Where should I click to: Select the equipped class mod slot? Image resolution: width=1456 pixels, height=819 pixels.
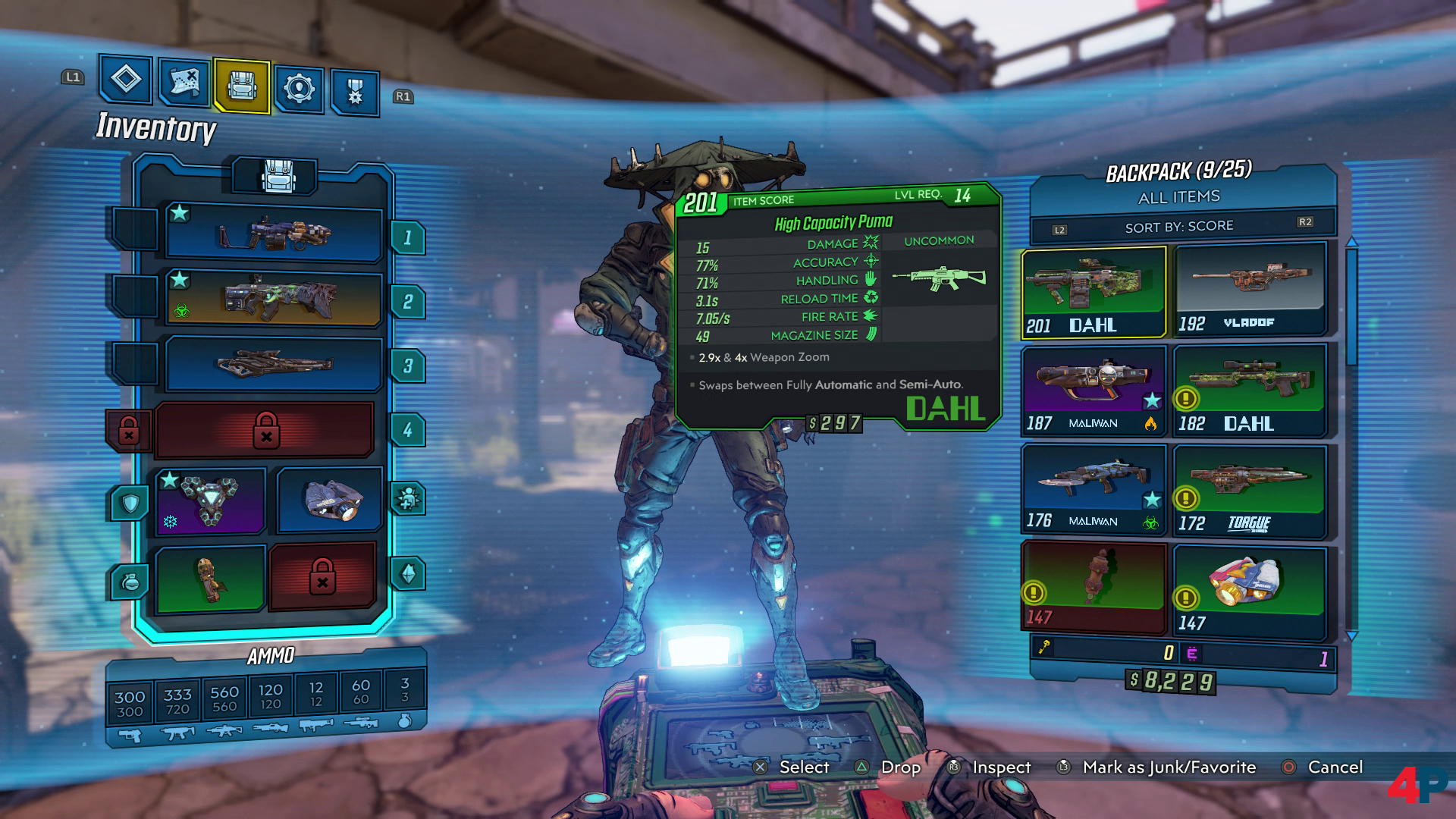click(x=328, y=500)
